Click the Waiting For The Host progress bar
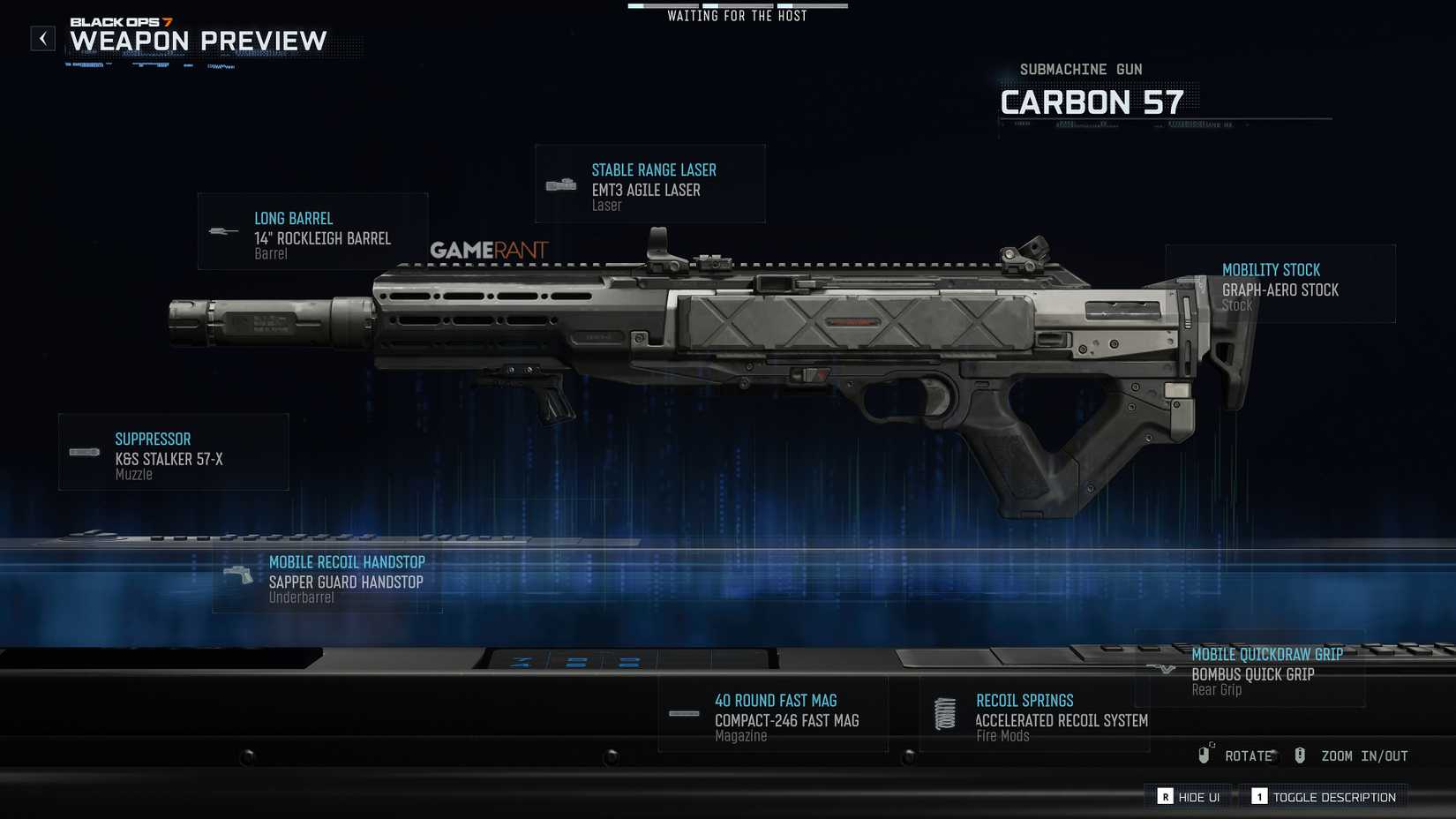Image resolution: width=1456 pixels, height=819 pixels. (x=738, y=4)
